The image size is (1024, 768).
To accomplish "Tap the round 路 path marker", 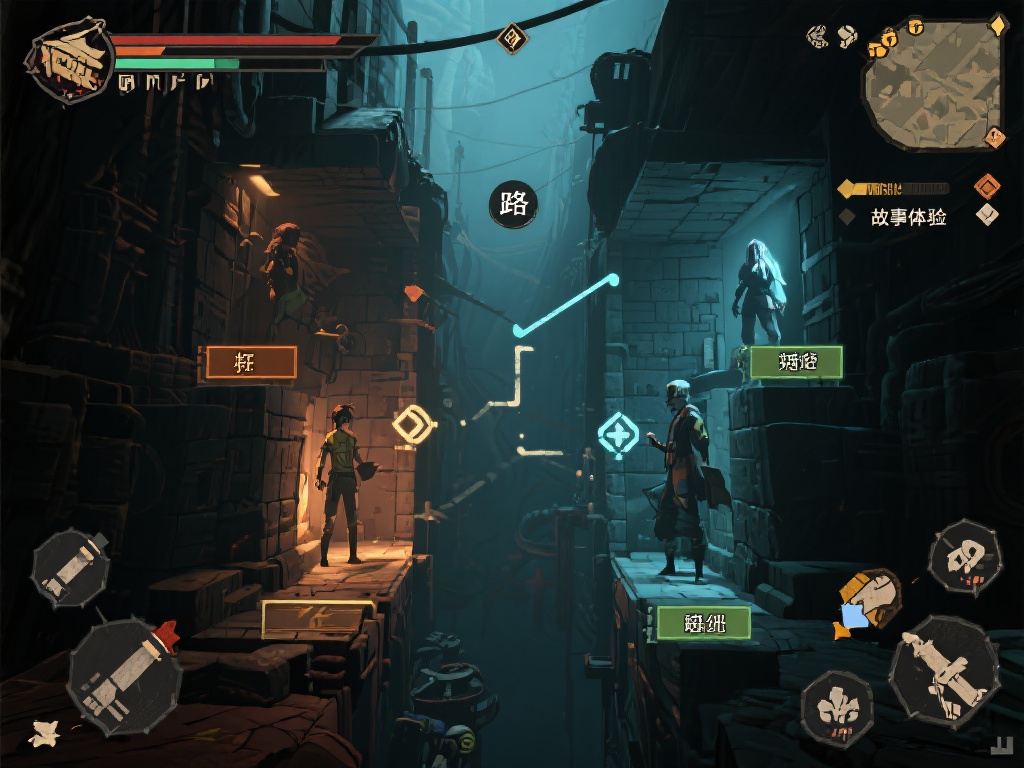I will tap(513, 204).
